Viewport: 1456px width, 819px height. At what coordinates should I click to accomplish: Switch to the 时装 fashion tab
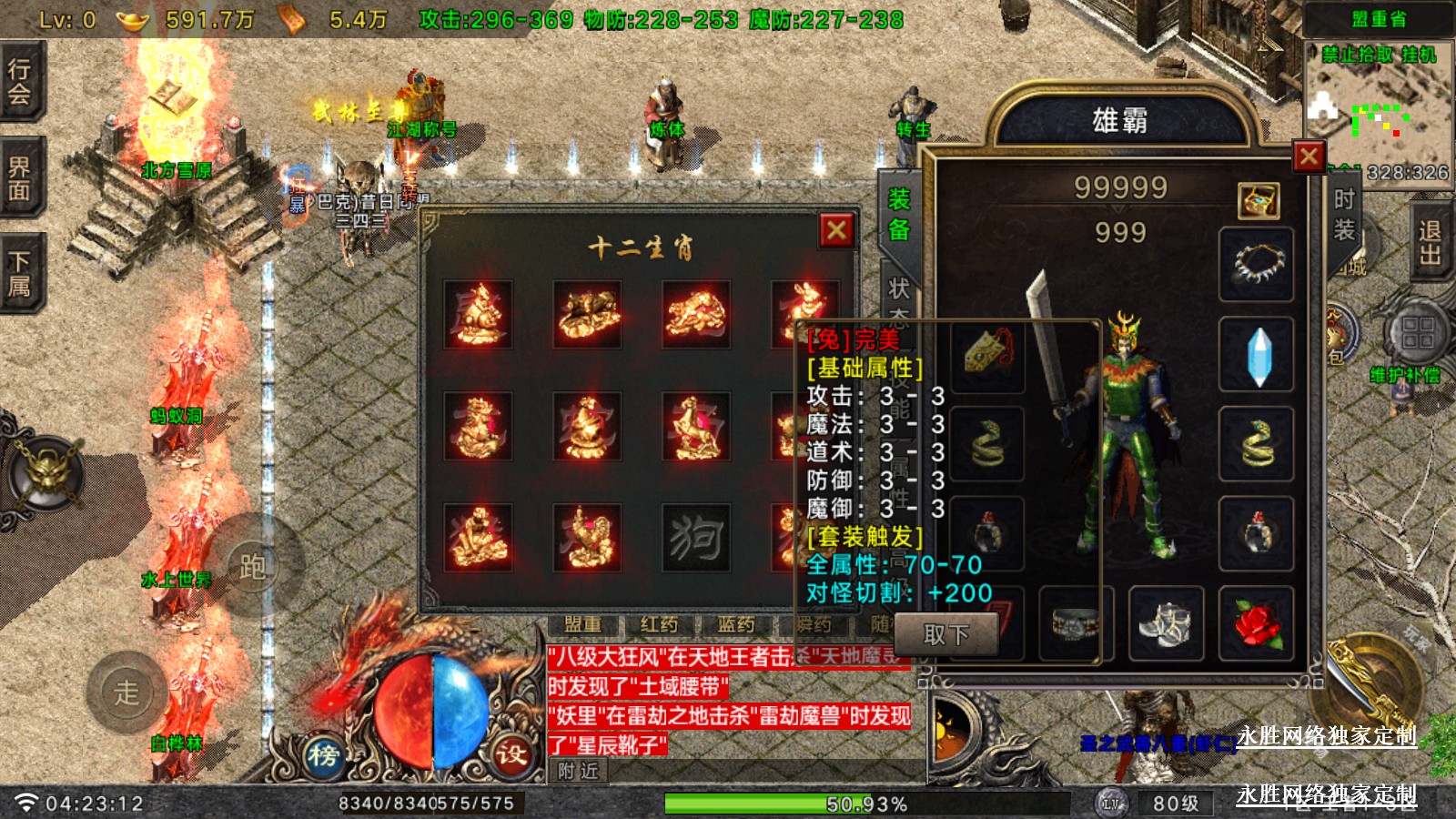pyautogui.click(x=1344, y=215)
